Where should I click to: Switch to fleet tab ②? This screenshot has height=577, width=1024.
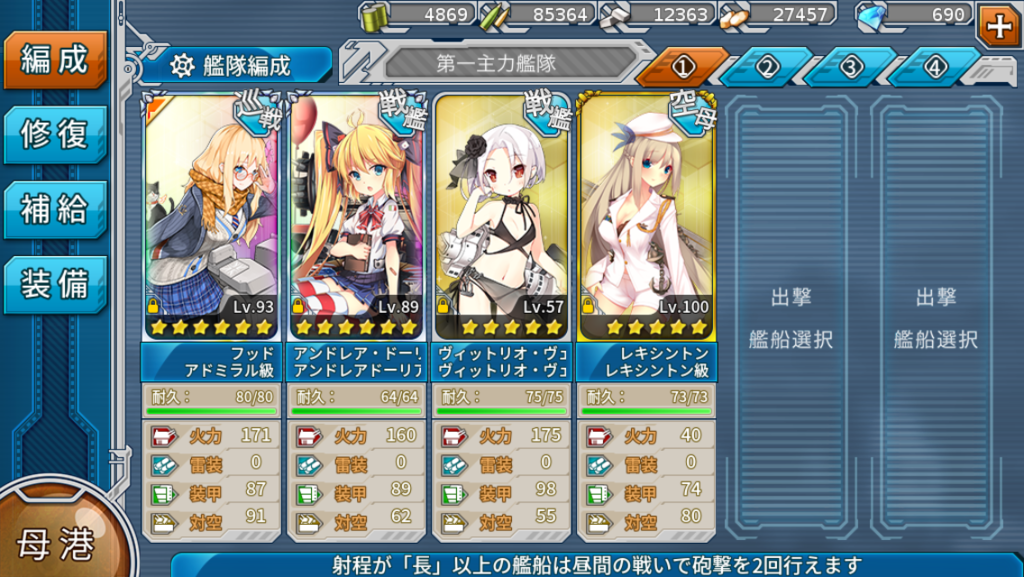[767, 67]
